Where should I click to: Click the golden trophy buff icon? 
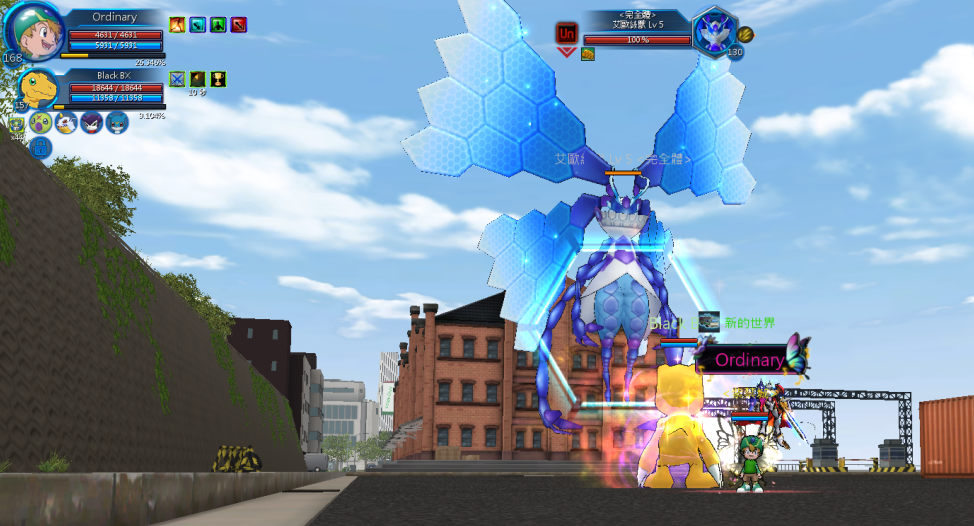[218, 79]
